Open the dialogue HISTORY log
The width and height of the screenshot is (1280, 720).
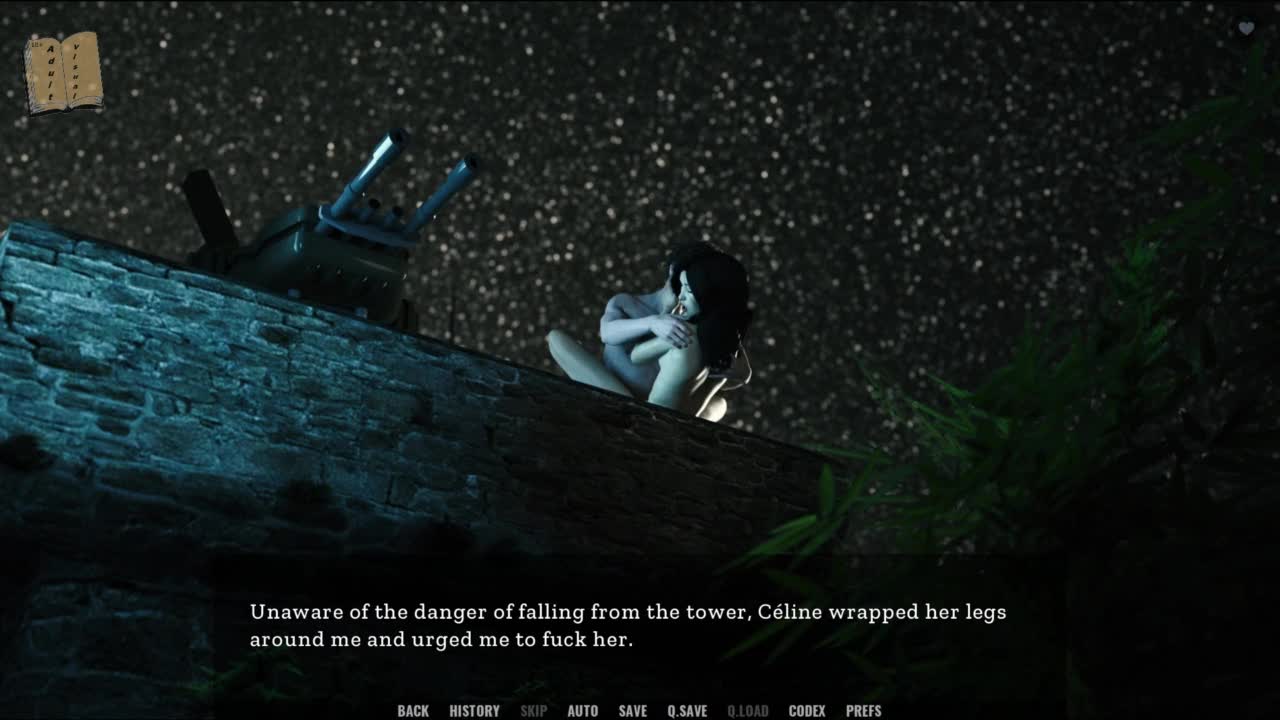pos(474,711)
